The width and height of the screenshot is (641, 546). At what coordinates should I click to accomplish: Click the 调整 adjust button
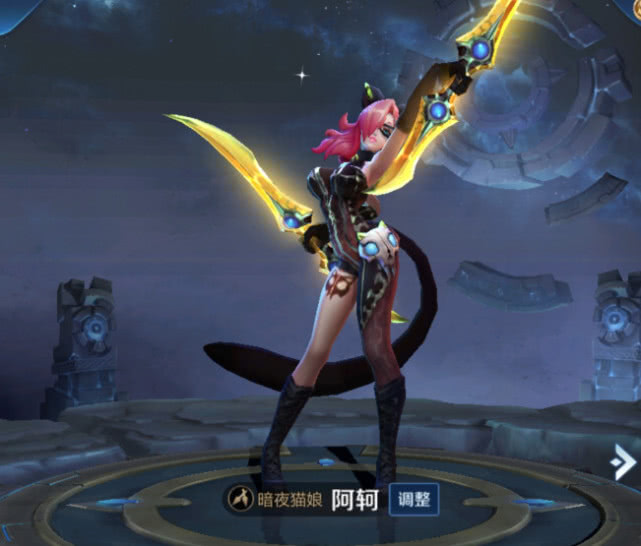[413, 498]
